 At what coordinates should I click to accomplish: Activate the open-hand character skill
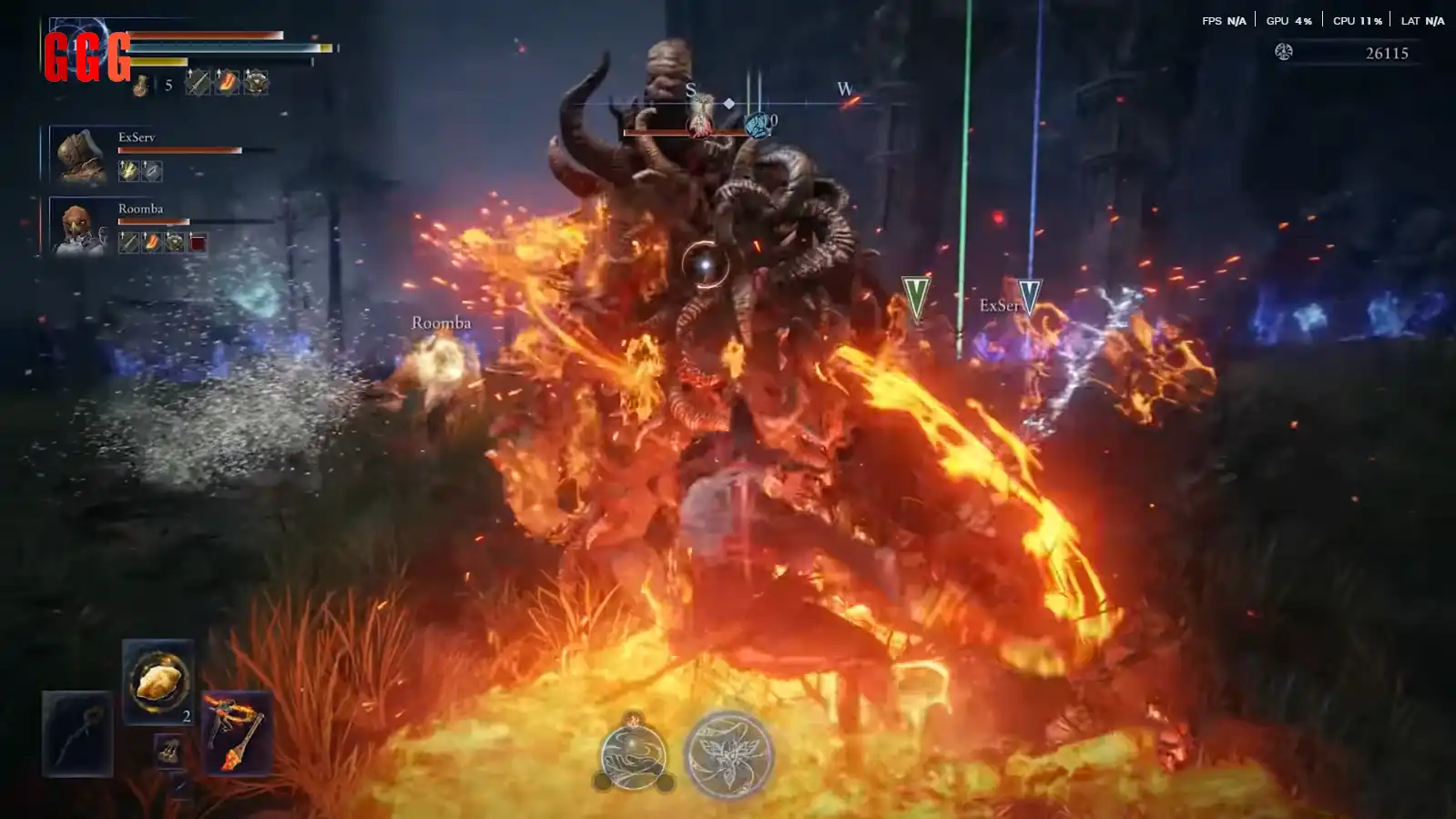tap(634, 755)
